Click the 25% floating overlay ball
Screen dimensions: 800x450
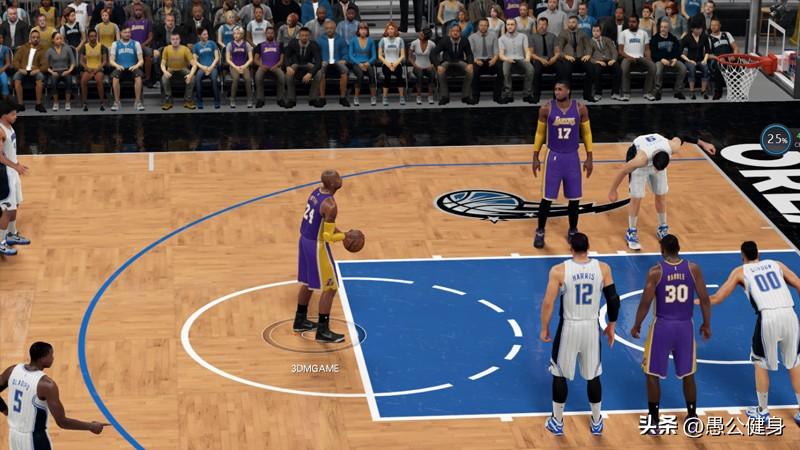coord(776,139)
